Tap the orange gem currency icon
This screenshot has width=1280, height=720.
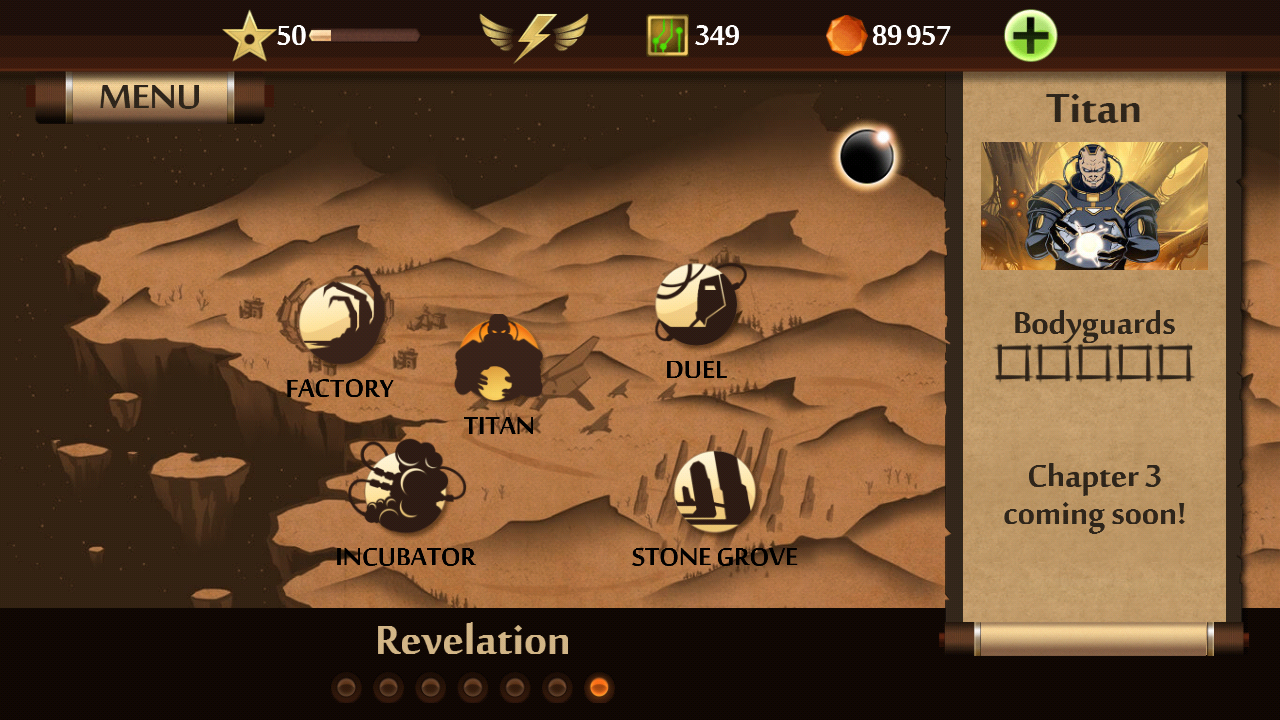click(x=846, y=36)
